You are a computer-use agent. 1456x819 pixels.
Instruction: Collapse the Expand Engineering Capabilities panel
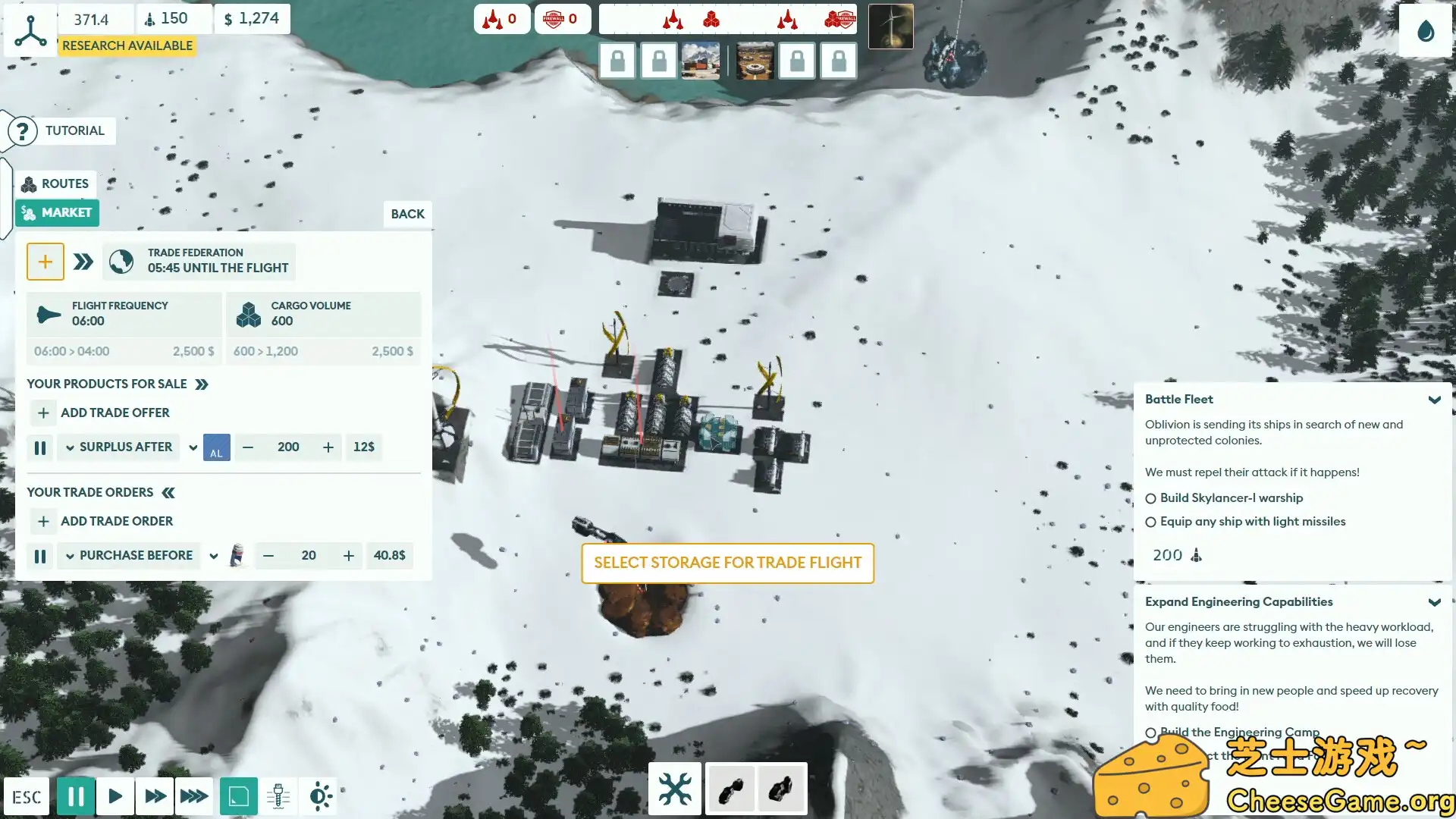tap(1435, 601)
